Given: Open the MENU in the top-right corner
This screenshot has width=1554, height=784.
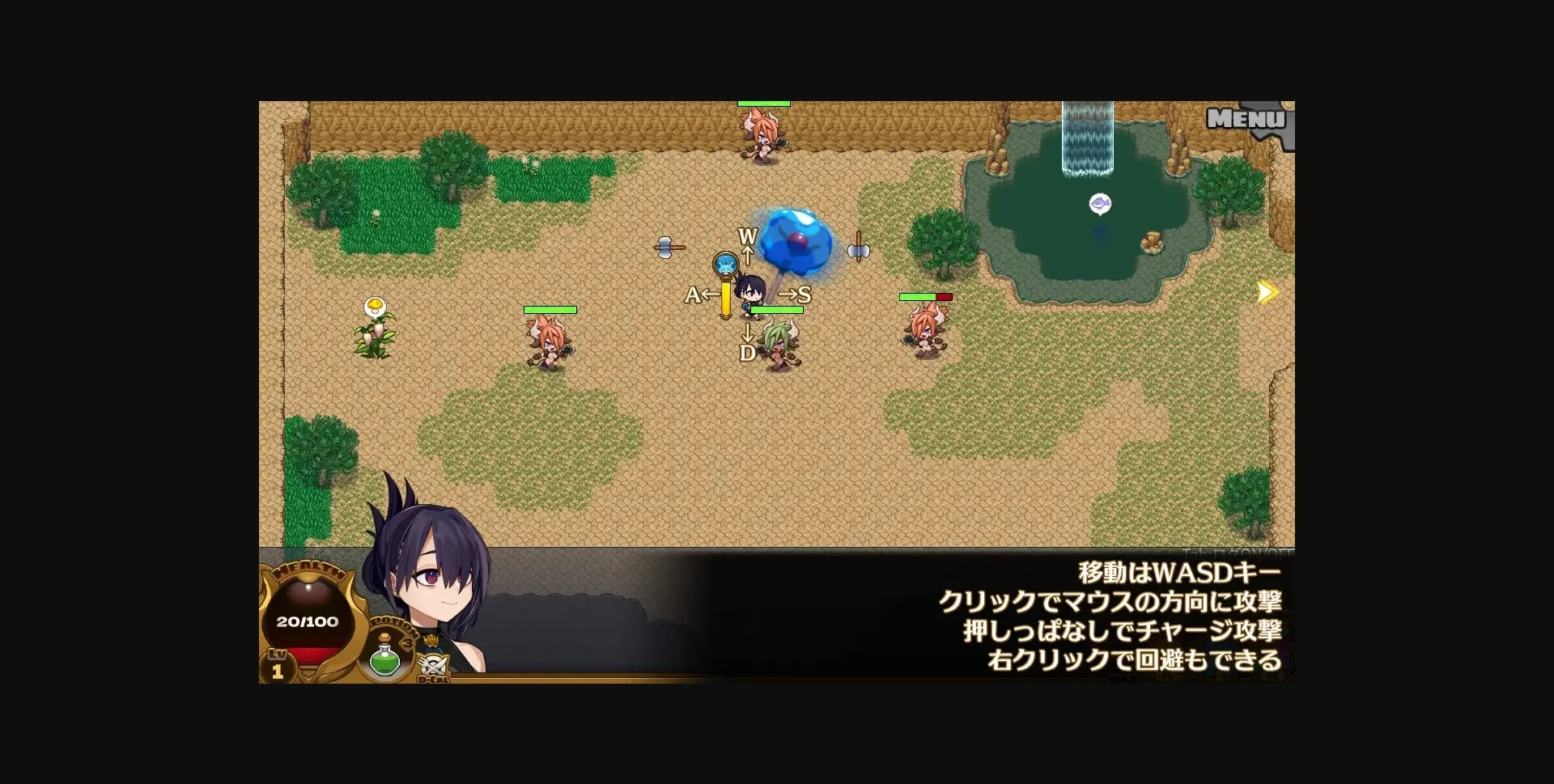Looking at the screenshot, I should (x=1244, y=119).
